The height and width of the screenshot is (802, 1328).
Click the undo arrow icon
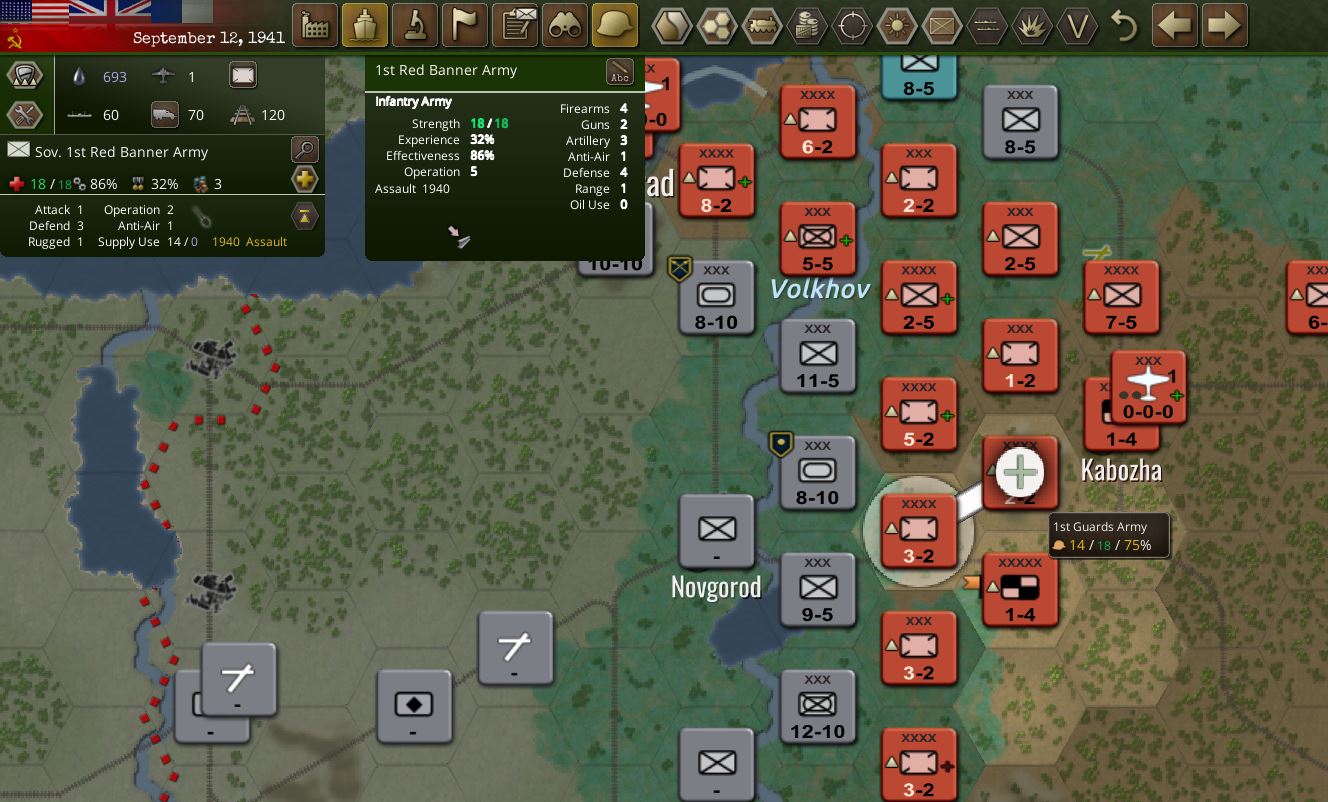[x=1123, y=25]
